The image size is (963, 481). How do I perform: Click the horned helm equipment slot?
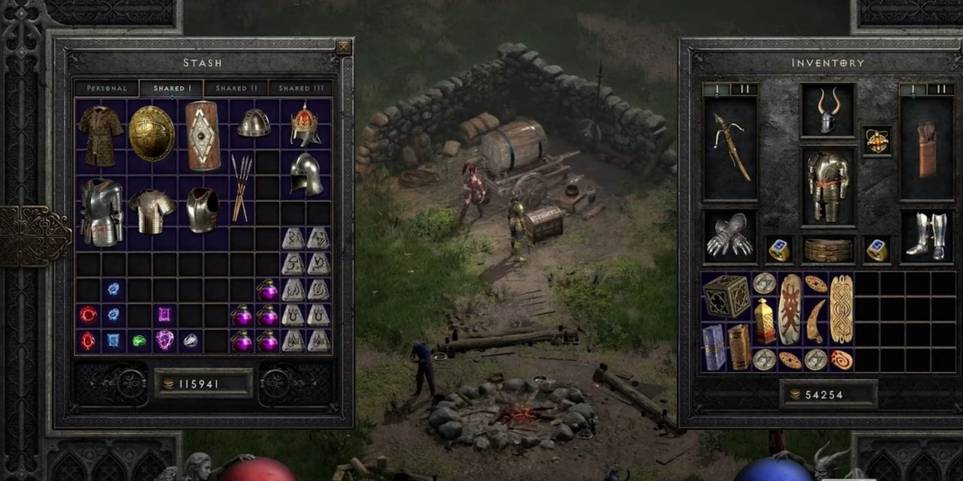[828, 112]
